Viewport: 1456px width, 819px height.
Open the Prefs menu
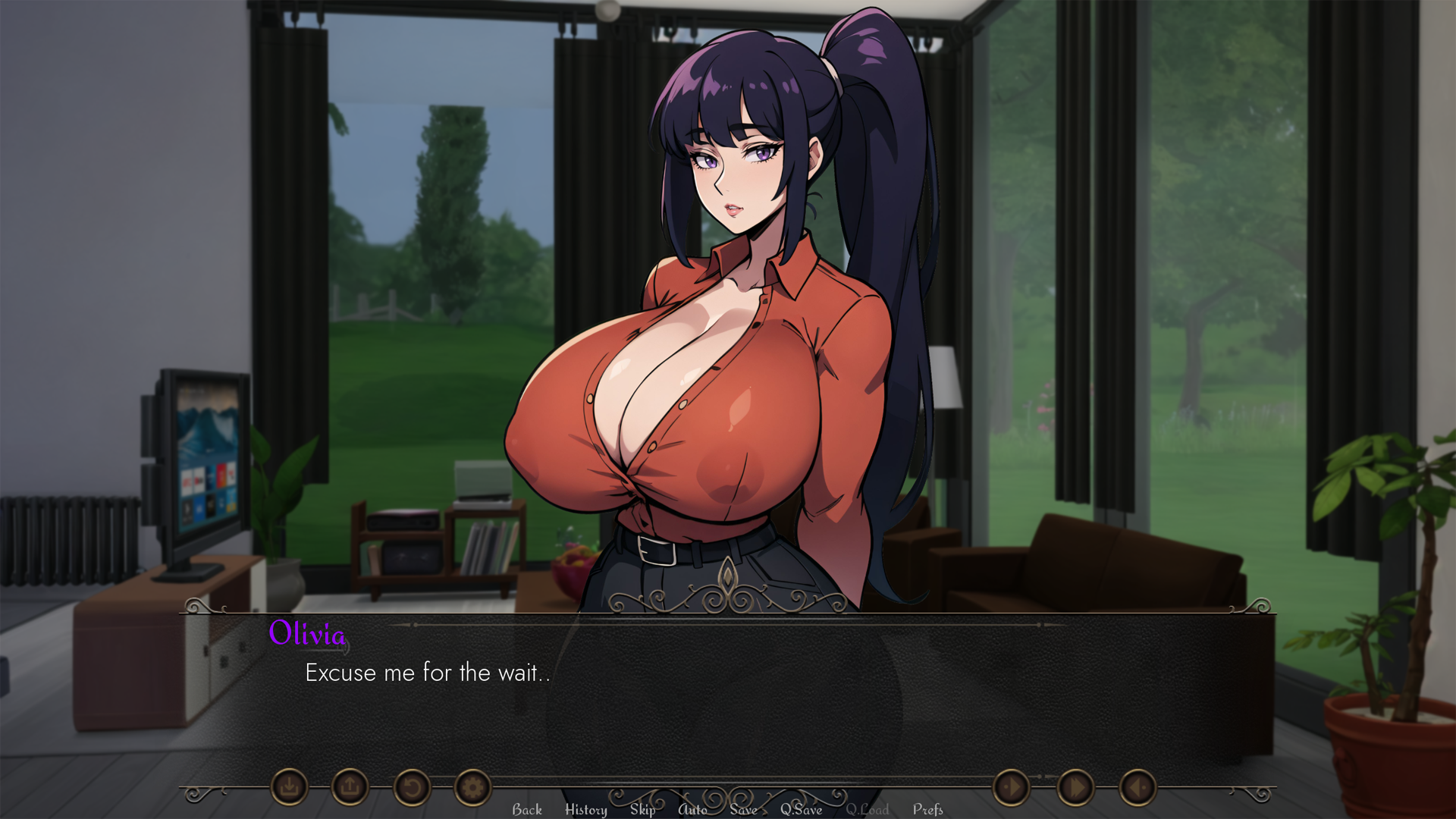click(928, 809)
